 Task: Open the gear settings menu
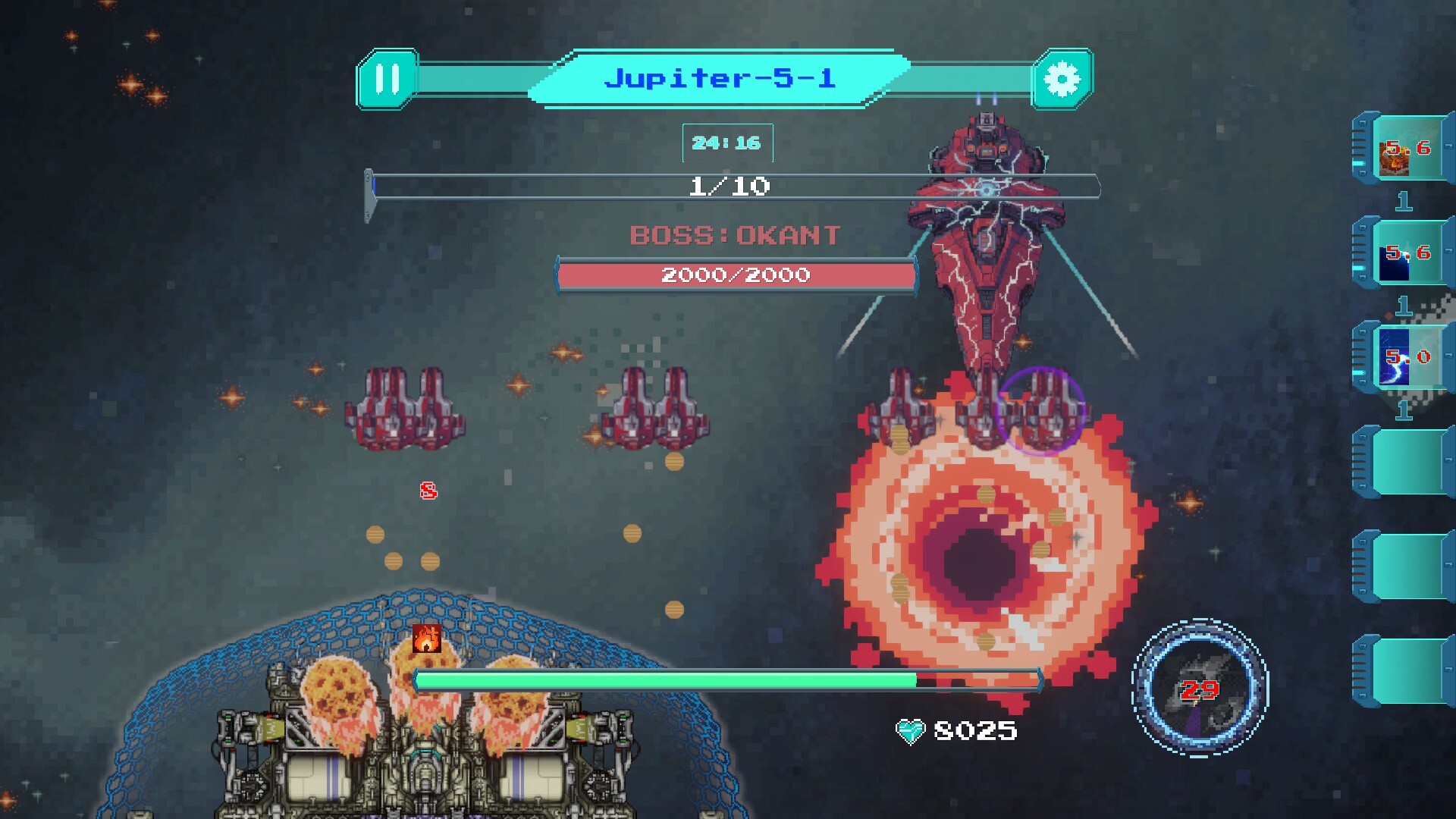1062,79
